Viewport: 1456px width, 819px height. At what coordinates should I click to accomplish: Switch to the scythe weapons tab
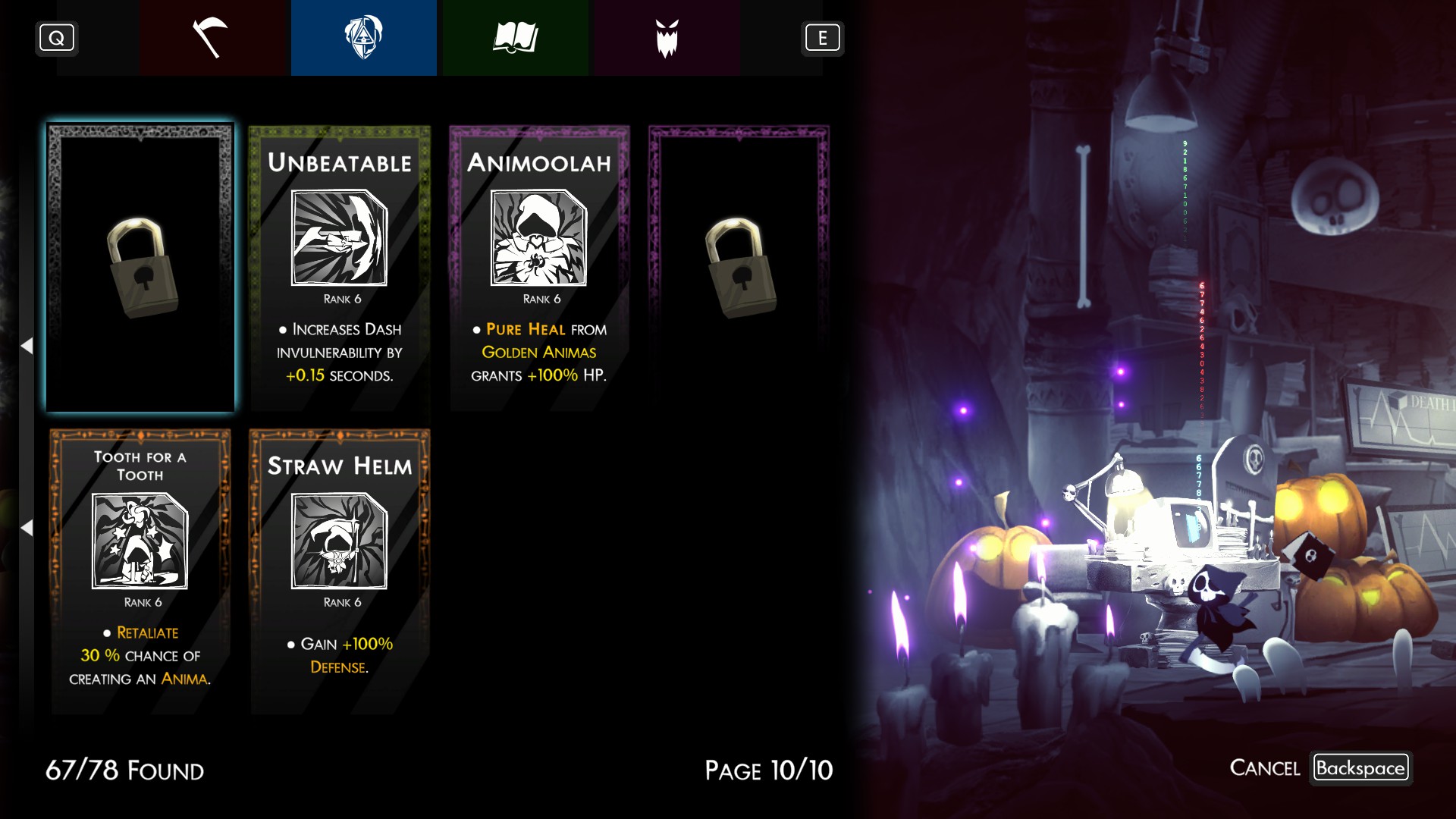(212, 38)
